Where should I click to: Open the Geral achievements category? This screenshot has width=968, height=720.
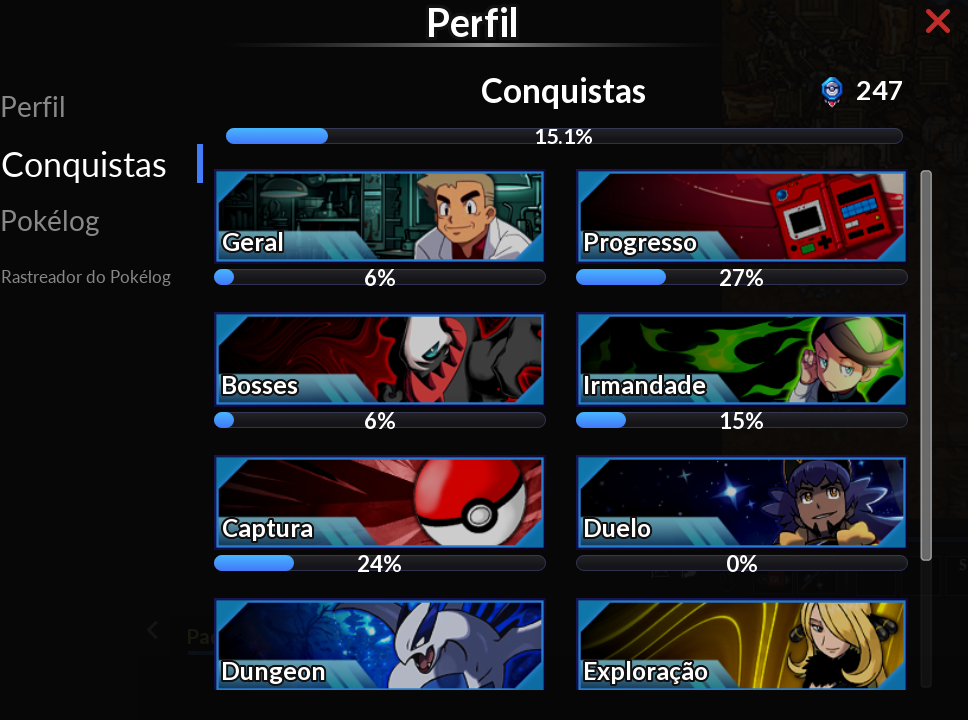[380, 216]
